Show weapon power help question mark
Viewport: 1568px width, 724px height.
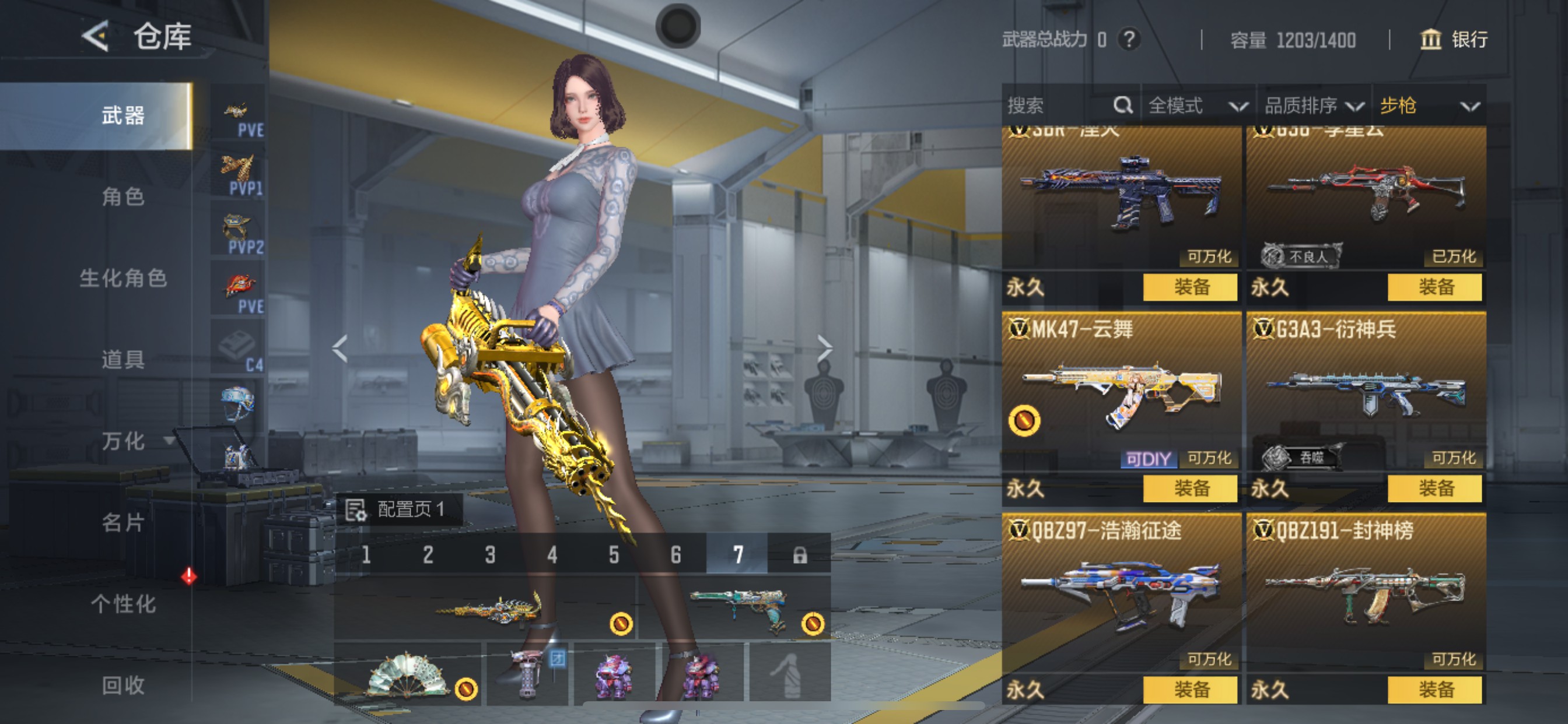pos(1129,40)
